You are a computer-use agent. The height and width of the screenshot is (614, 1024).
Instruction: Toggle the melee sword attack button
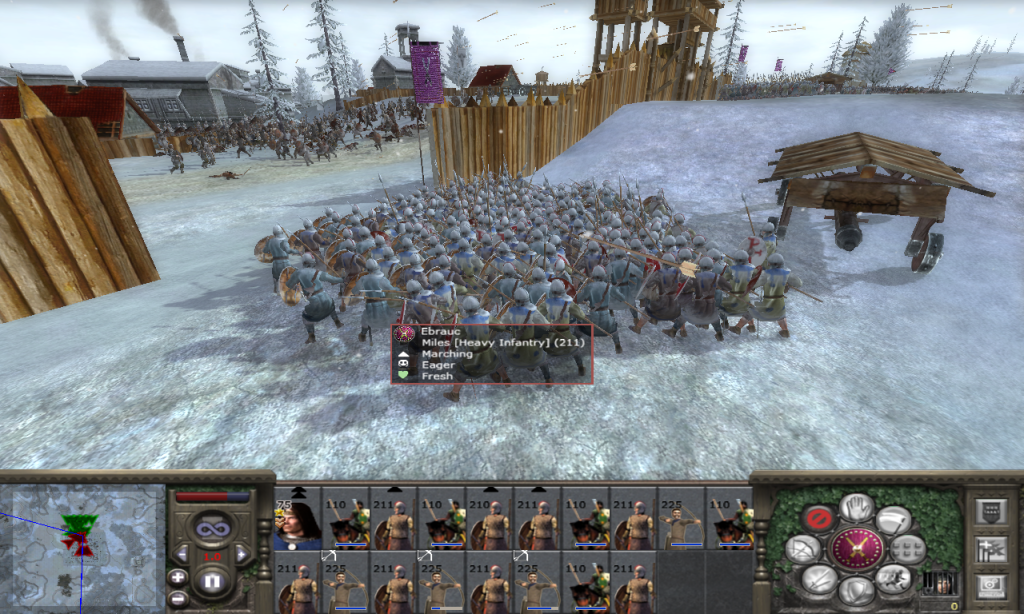pos(818,578)
